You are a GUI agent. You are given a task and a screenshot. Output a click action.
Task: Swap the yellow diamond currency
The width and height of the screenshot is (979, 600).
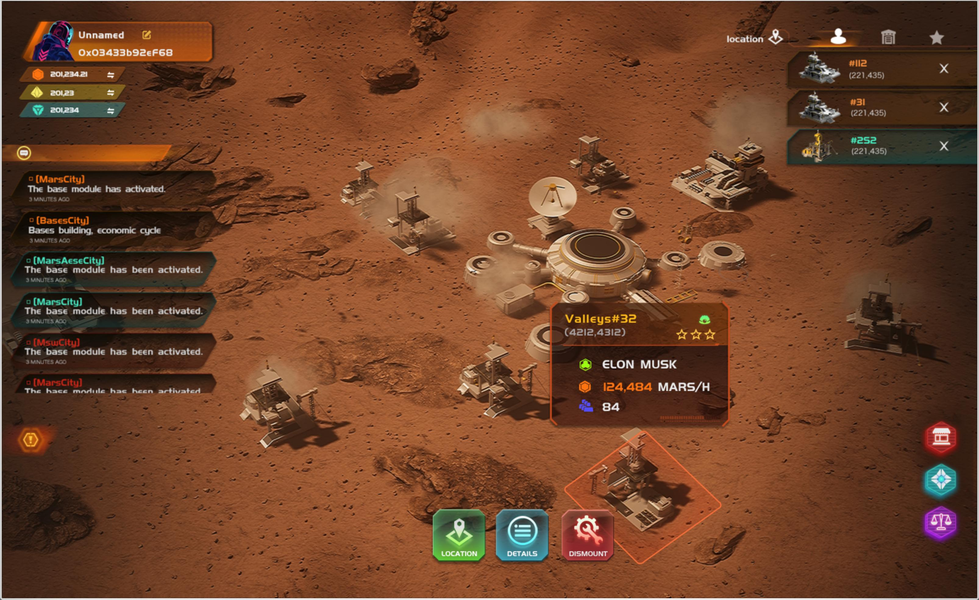tap(111, 93)
